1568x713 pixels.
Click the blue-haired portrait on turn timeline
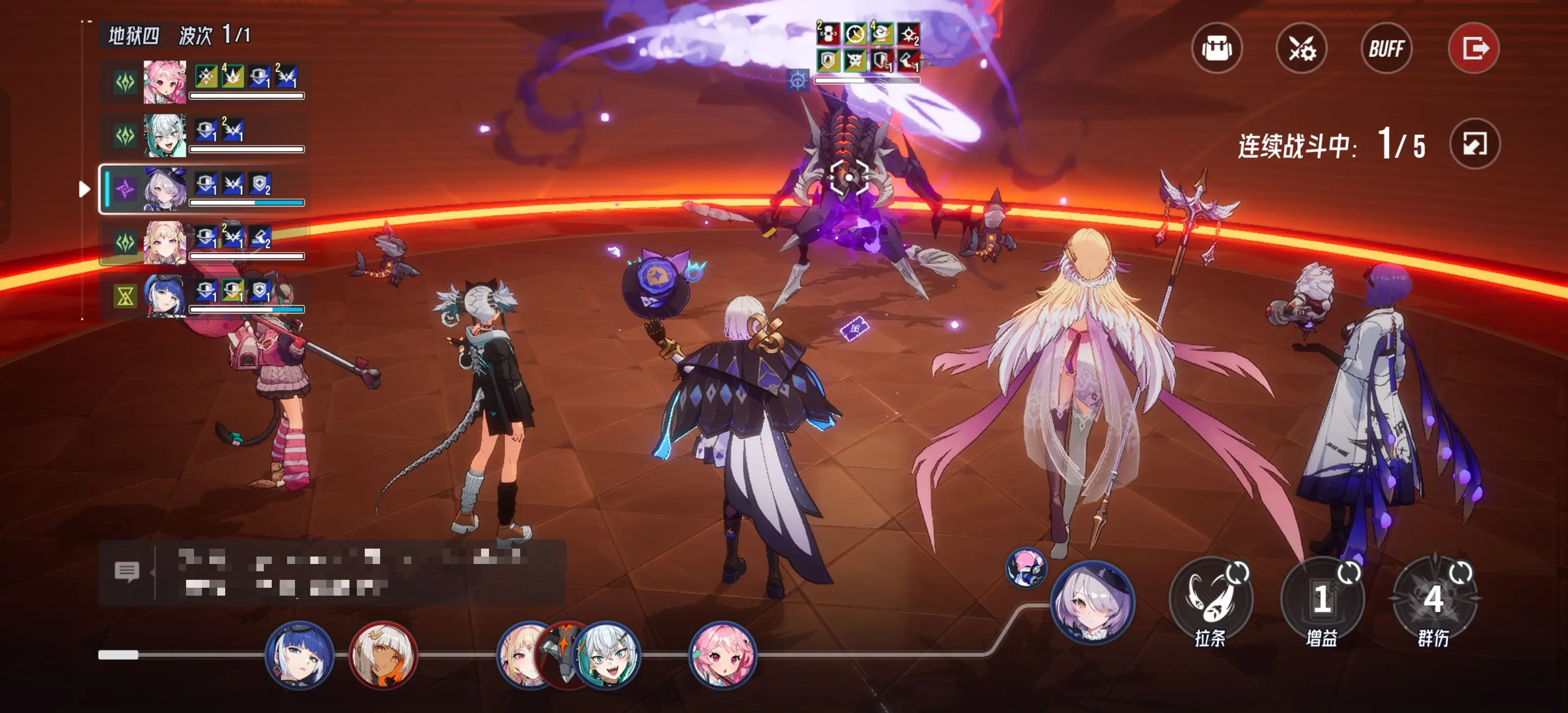tap(299, 655)
